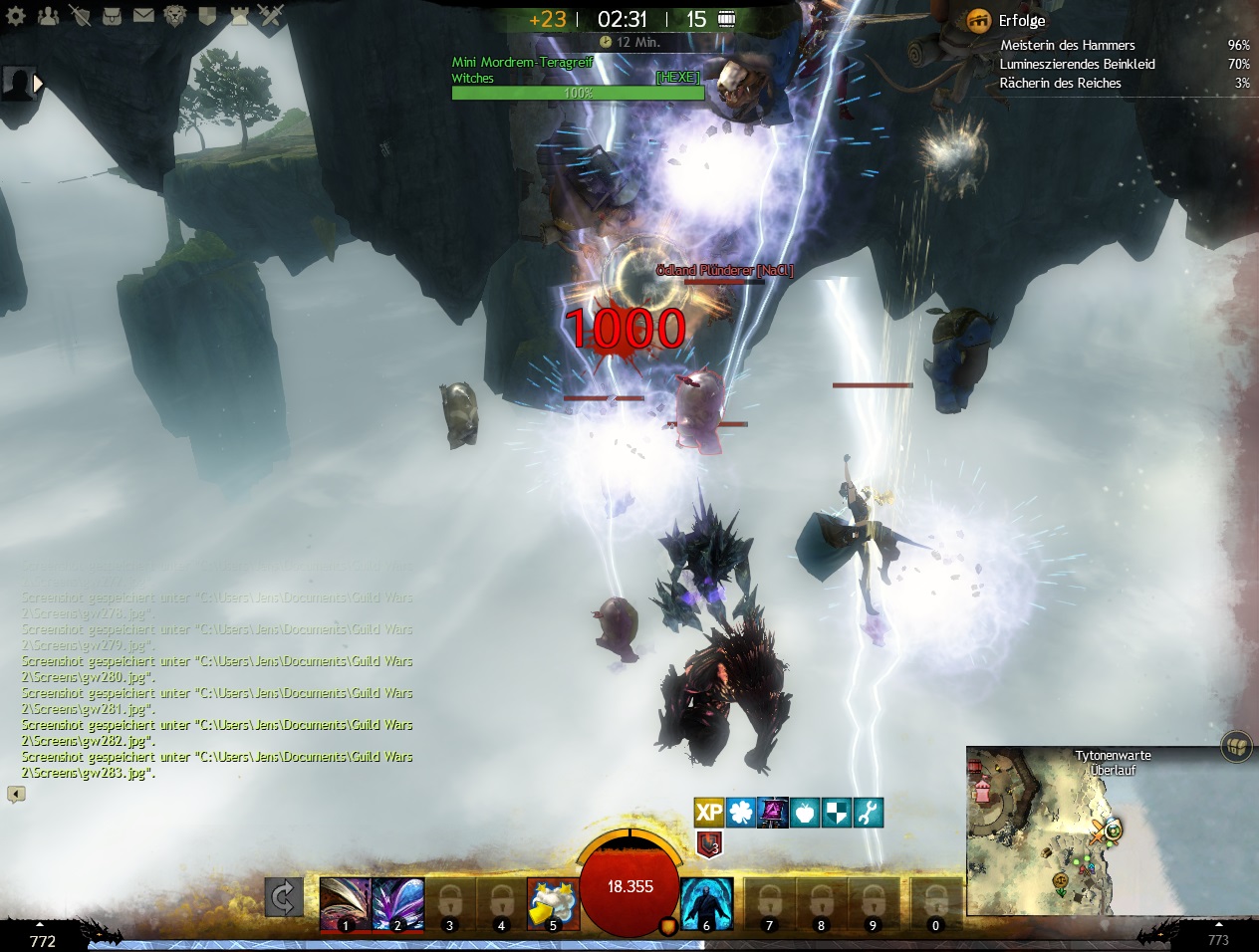Activate the blue figure healing skill
Screen dimensions: 1259x952
(707, 903)
